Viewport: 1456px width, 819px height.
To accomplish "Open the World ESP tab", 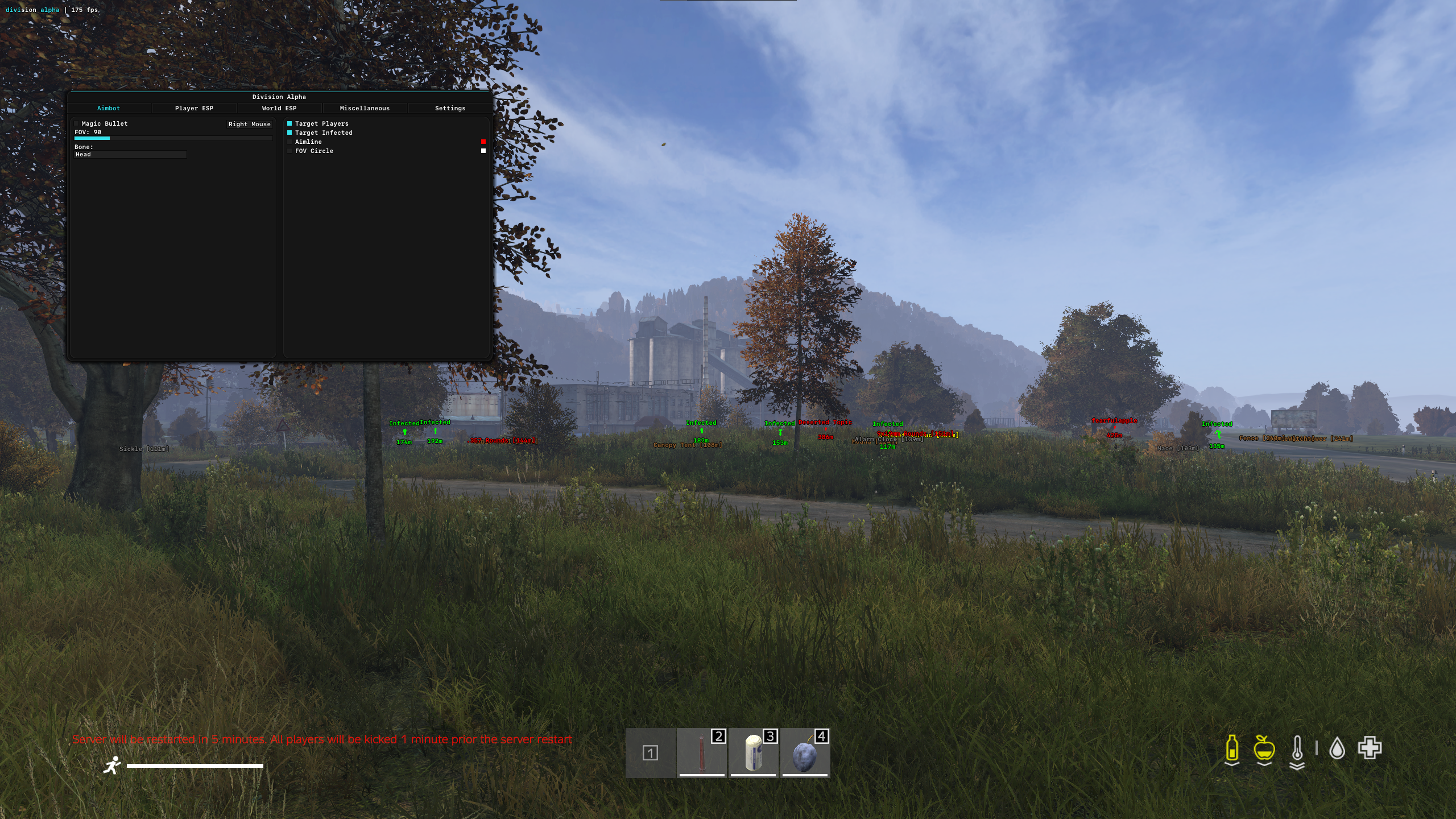I will click(279, 108).
